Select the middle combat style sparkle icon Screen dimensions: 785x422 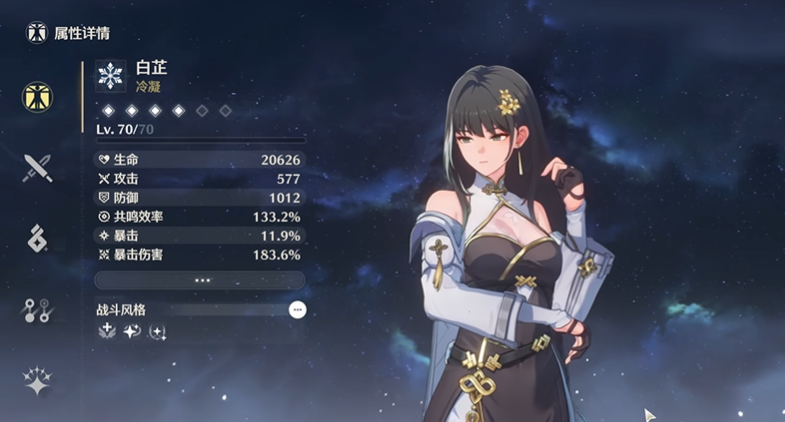click(132, 332)
